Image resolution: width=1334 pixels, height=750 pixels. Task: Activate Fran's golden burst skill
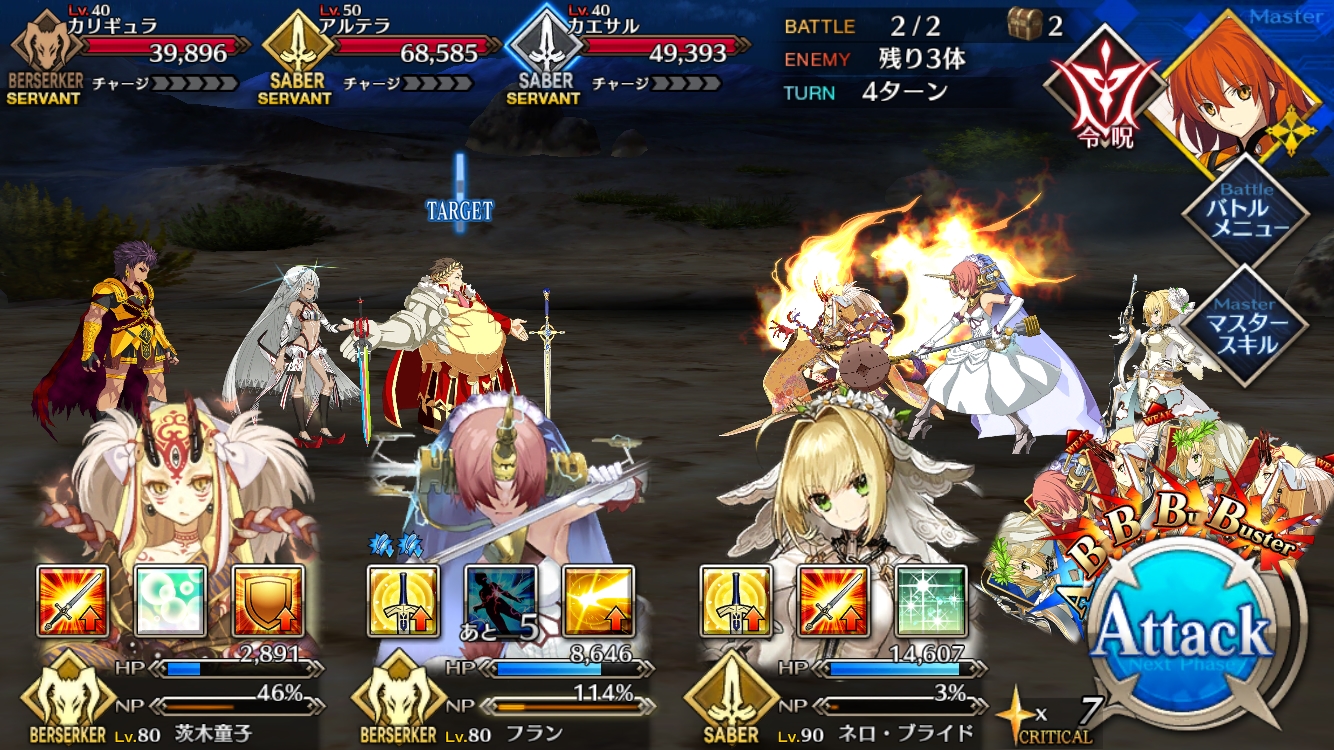pyautogui.click(x=598, y=601)
